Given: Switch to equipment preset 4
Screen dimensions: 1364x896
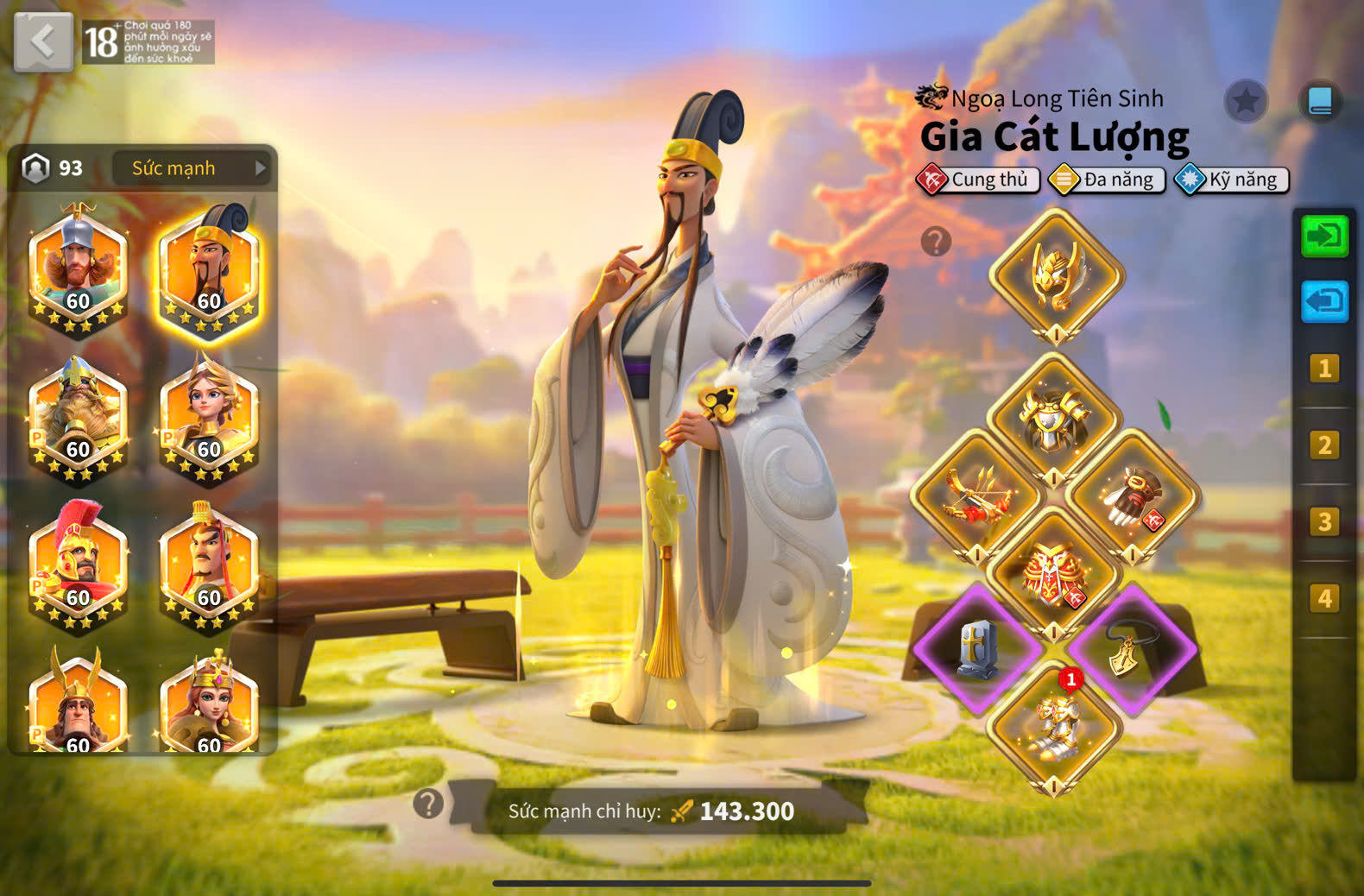Looking at the screenshot, I should coord(1324,598).
